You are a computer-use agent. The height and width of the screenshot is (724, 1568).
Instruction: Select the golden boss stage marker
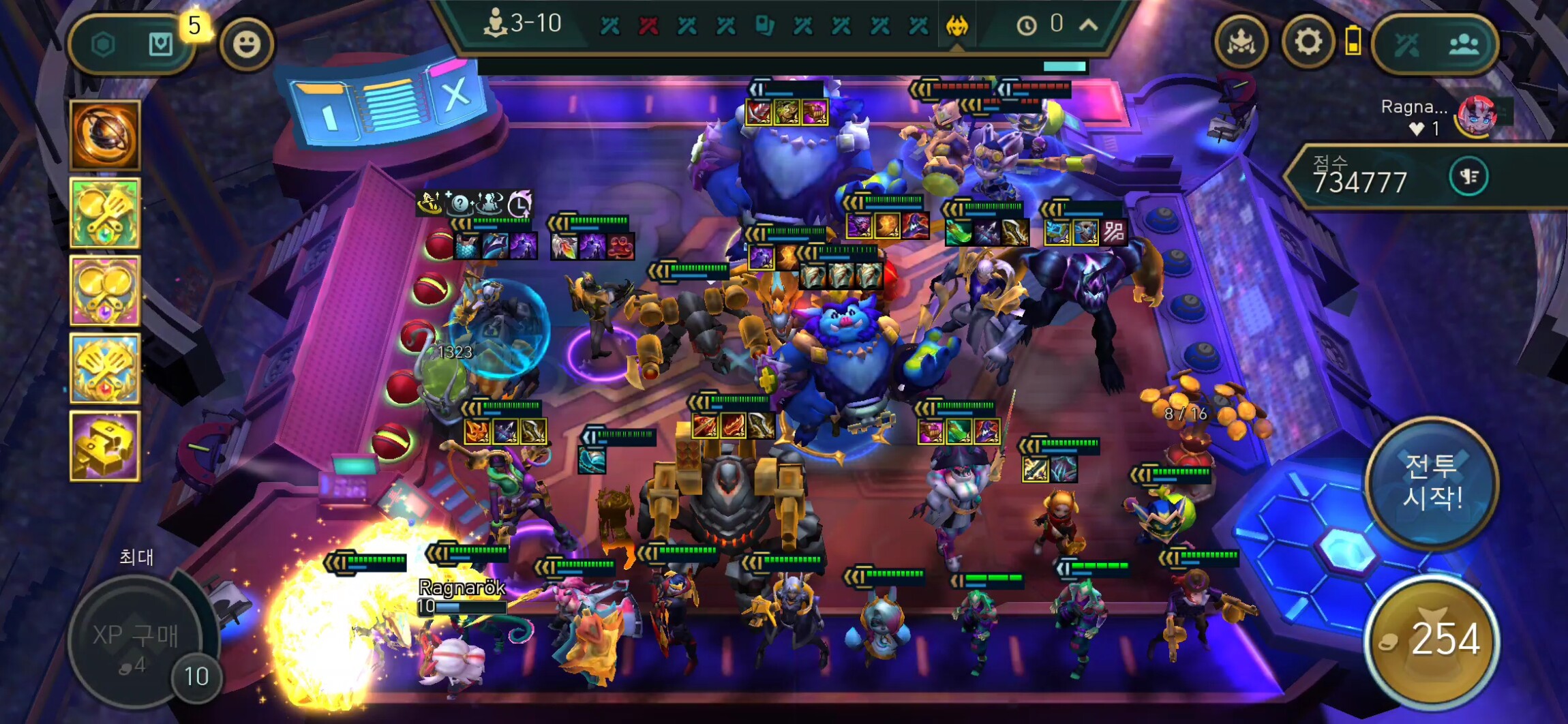pyautogui.click(x=957, y=26)
